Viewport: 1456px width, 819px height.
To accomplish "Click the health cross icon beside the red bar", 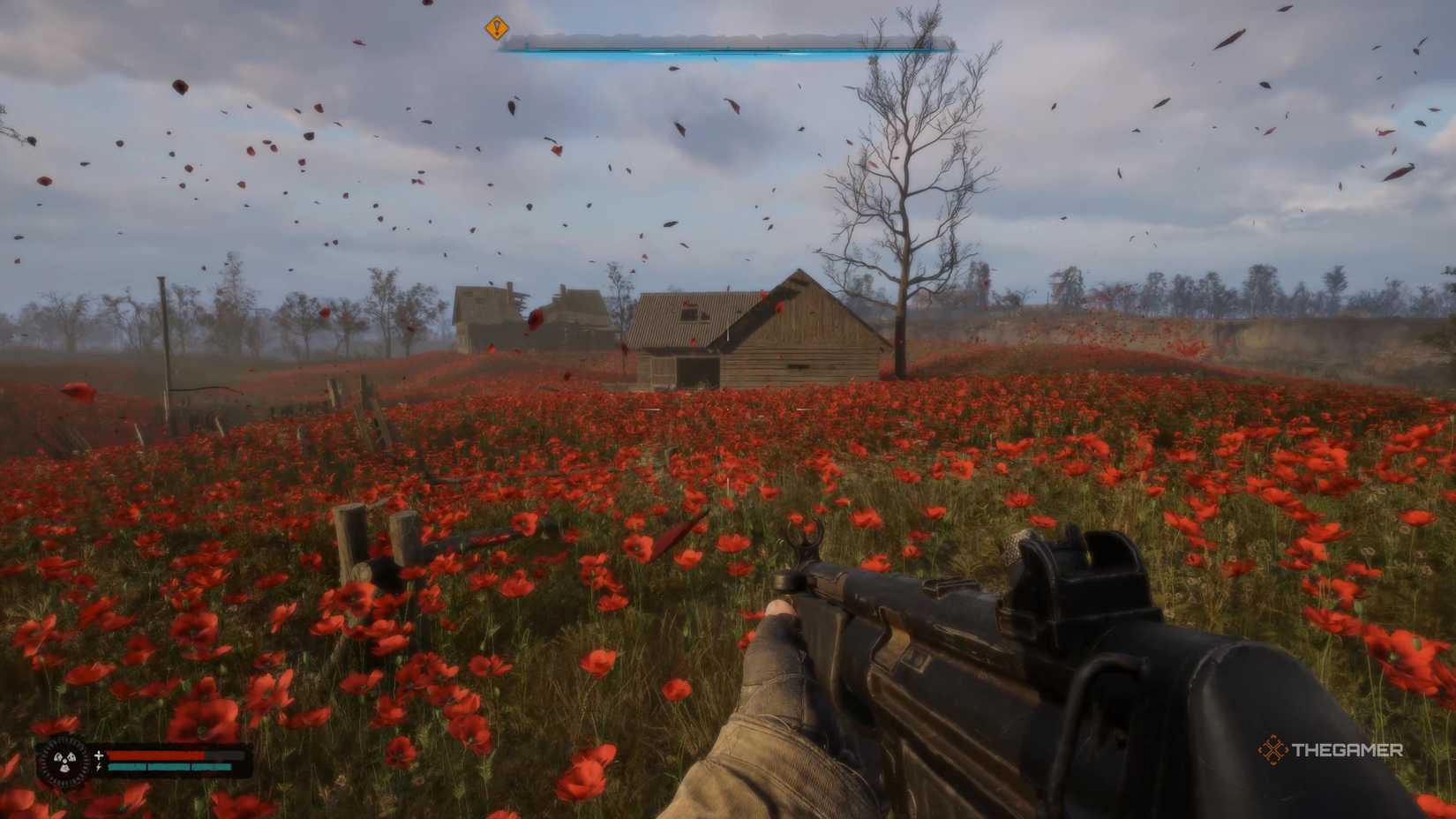I will coord(99,755).
